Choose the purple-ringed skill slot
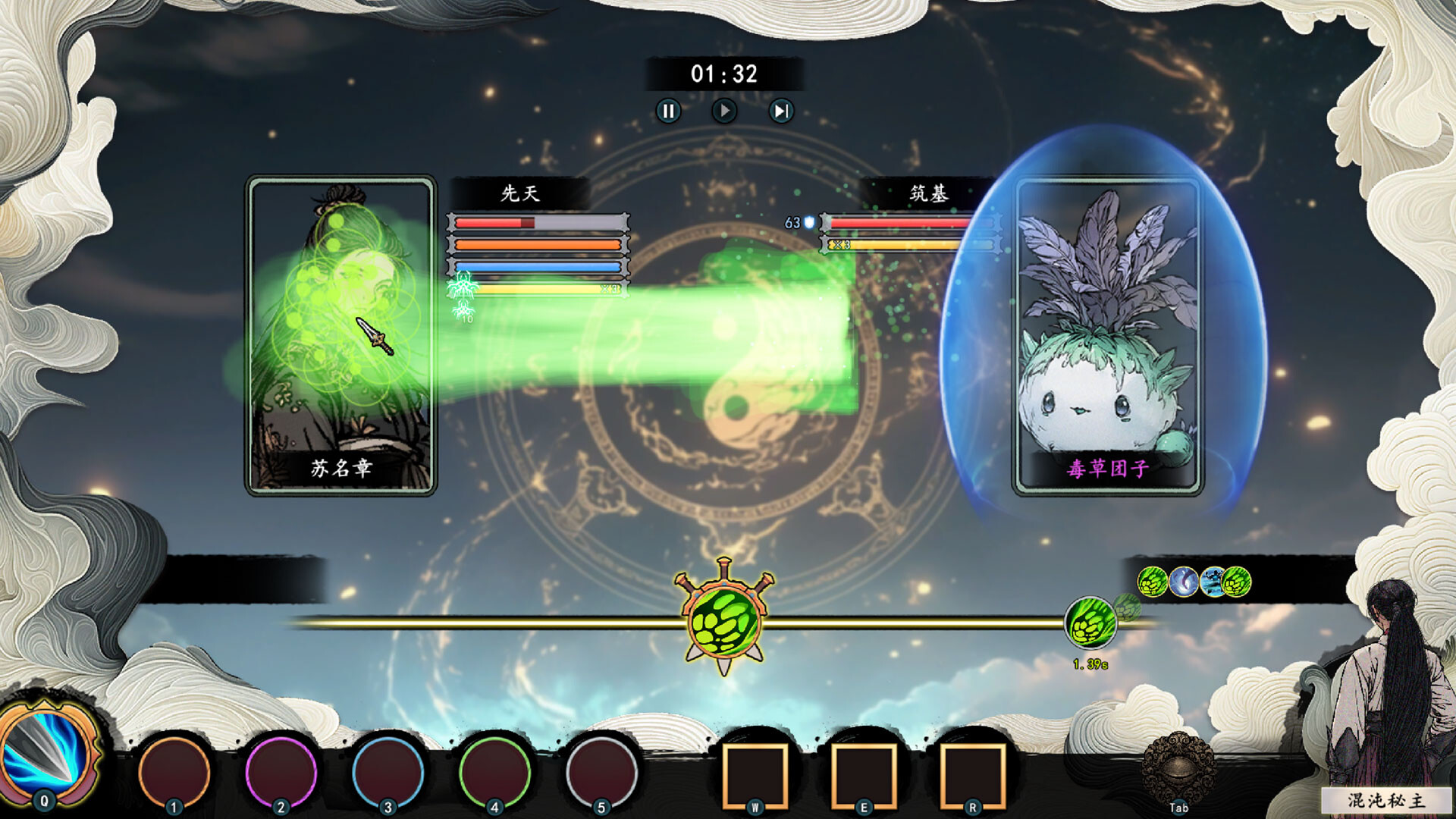 [281, 772]
